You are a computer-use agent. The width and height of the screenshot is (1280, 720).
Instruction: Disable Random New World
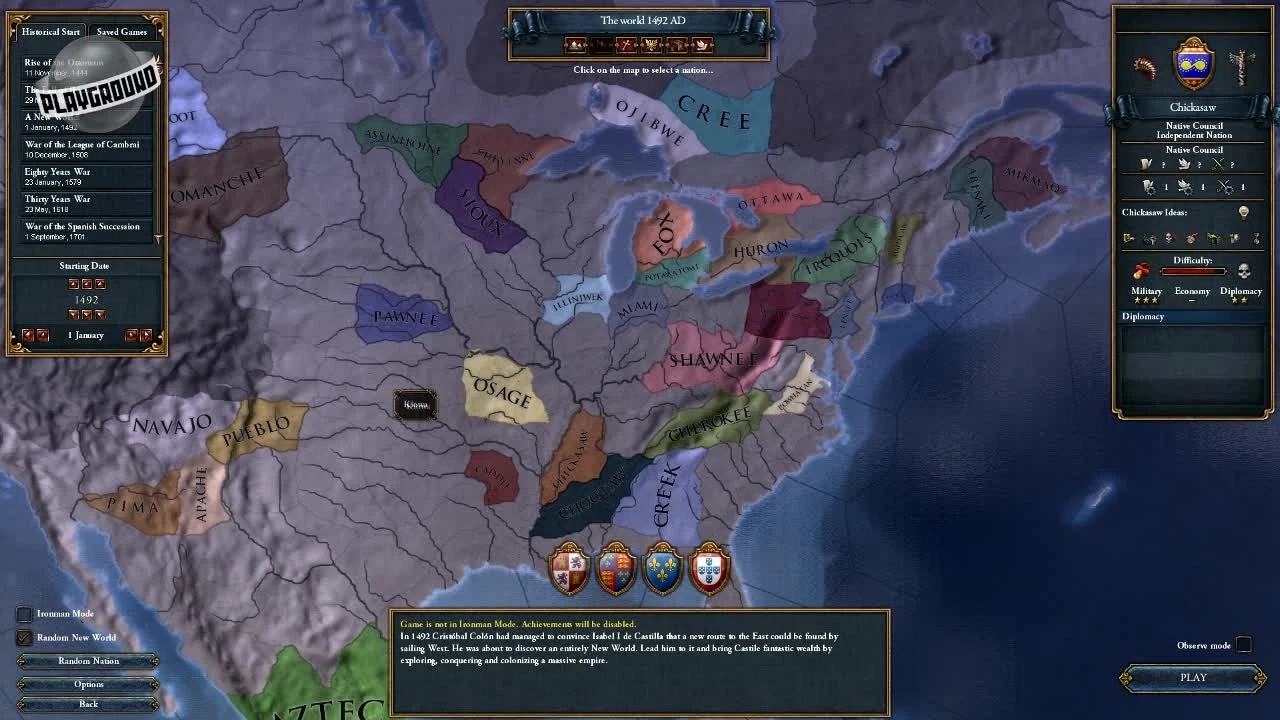tap(24, 638)
